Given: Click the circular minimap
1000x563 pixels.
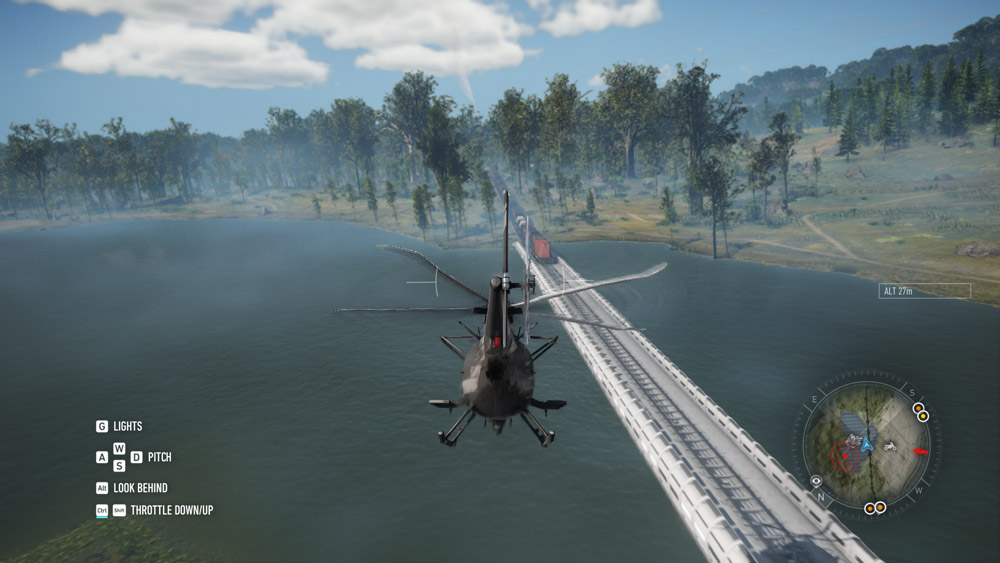Looking at the screenshot, I should coord(867,445).
